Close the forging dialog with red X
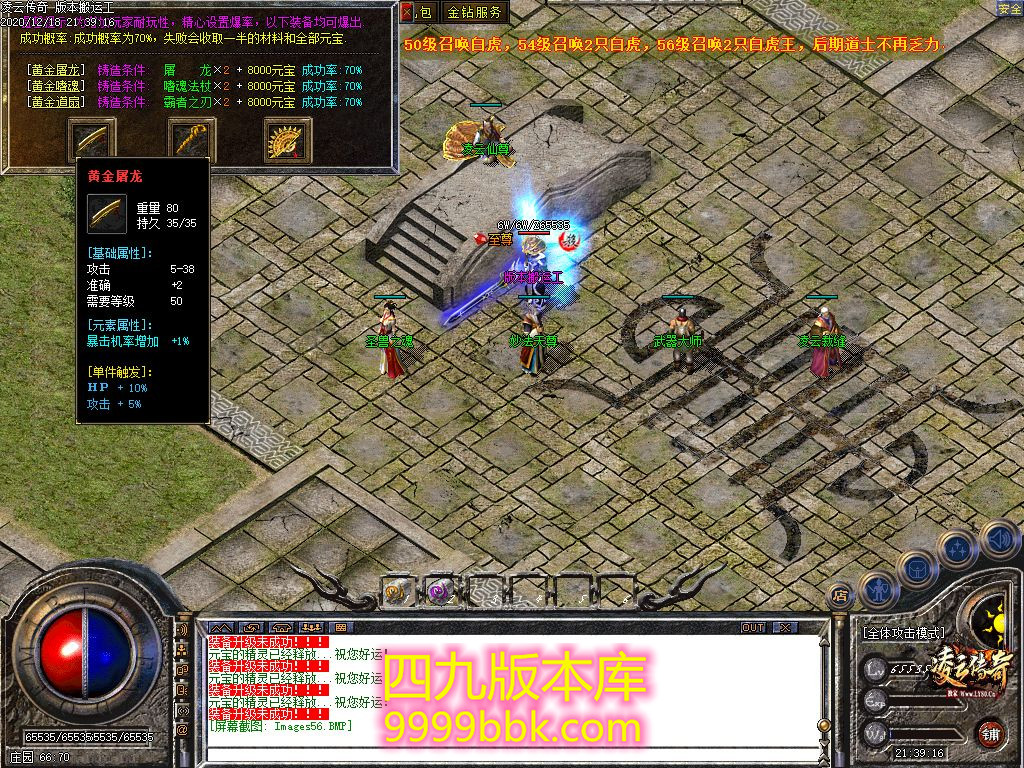 point(406,13)
